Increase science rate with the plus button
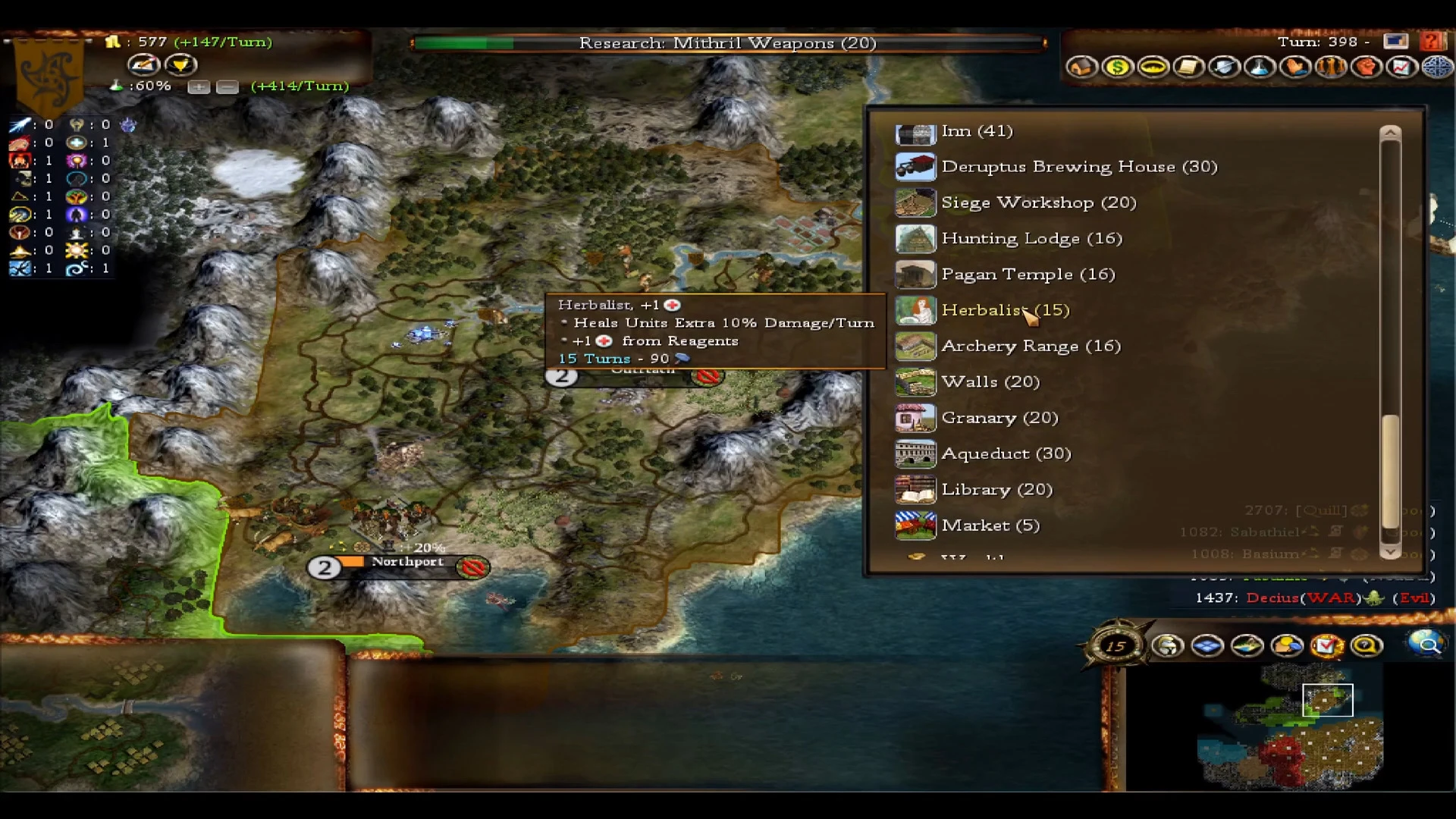The height and width of the screenshot is (819, 1456). click(x=199, y=87)
